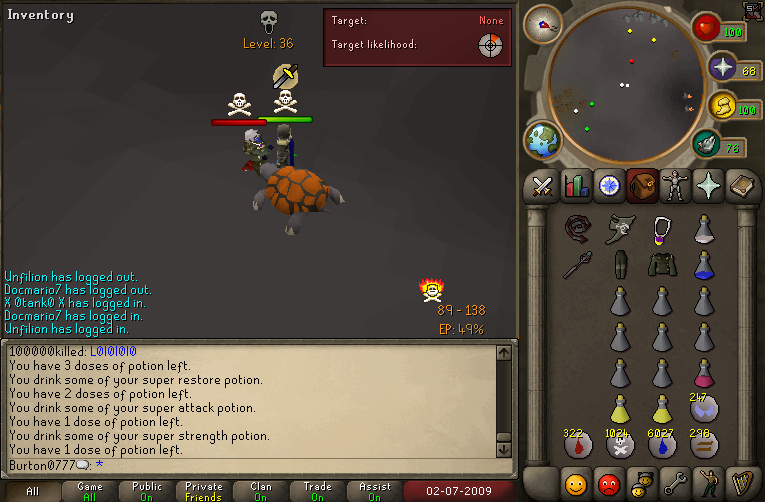Toggle the Public chat filter

(x=146, y=491)
